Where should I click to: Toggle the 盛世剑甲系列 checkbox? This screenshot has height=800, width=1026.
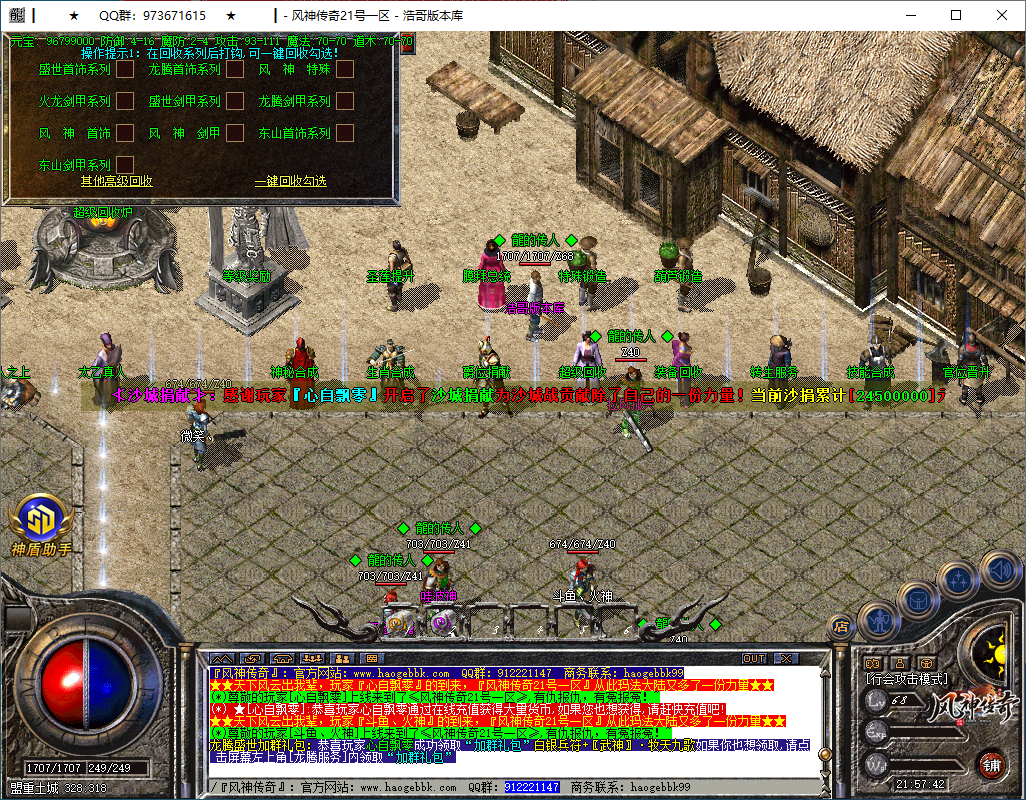[x=235, y=101]
